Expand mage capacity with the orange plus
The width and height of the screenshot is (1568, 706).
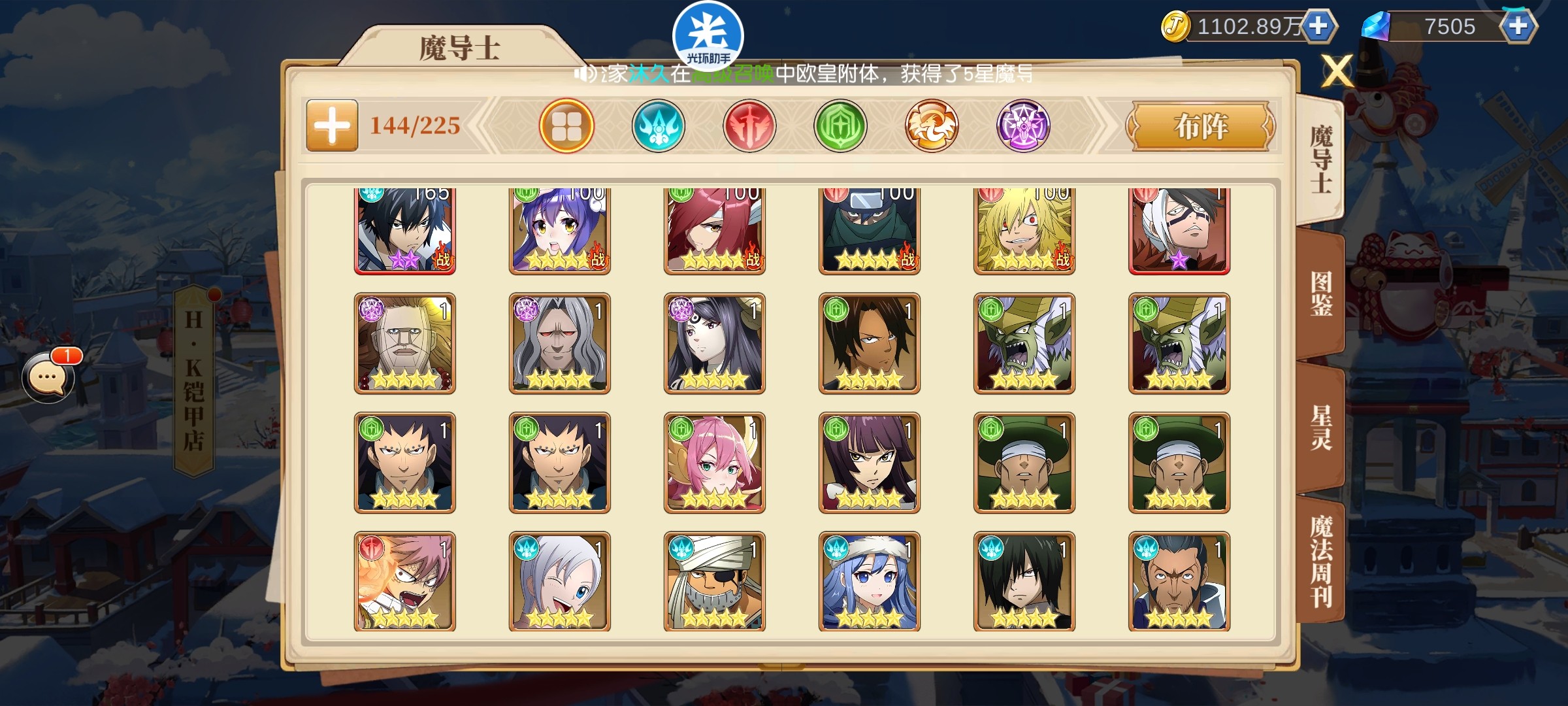[332, 126]
